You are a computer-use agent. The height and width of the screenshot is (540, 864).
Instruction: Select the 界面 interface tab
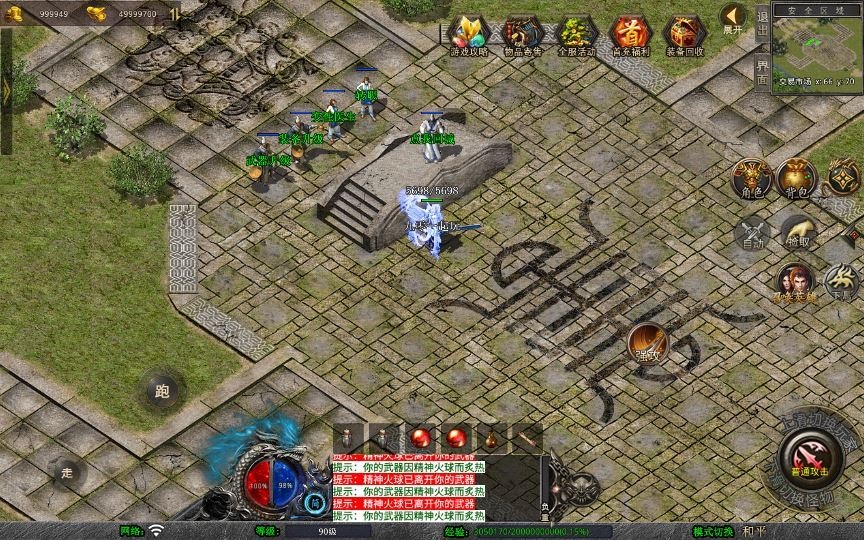[762, 70]
